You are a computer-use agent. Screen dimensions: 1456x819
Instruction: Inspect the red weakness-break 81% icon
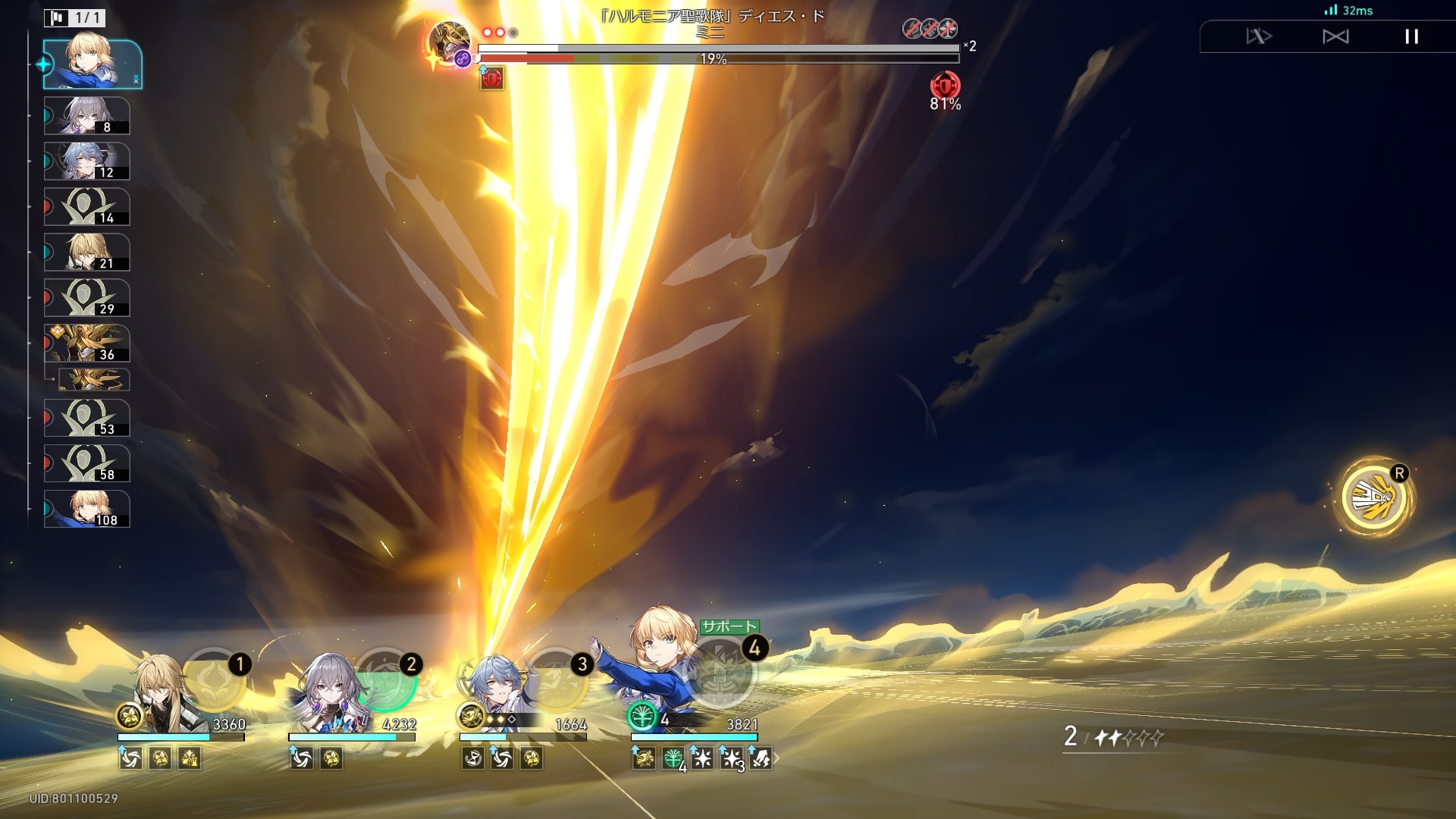point(945,86)
